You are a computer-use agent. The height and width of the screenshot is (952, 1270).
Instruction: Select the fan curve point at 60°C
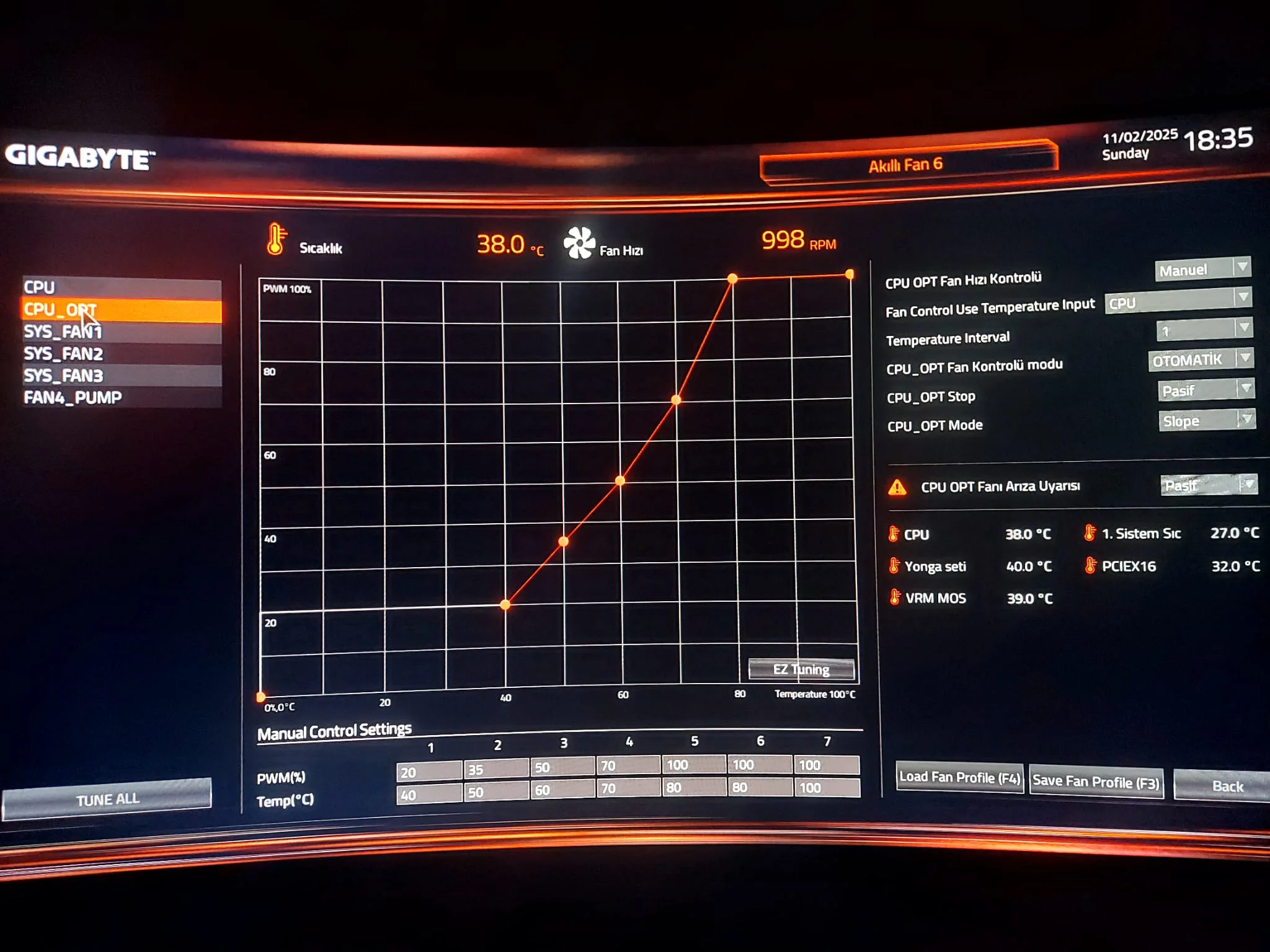click(620, 480)
